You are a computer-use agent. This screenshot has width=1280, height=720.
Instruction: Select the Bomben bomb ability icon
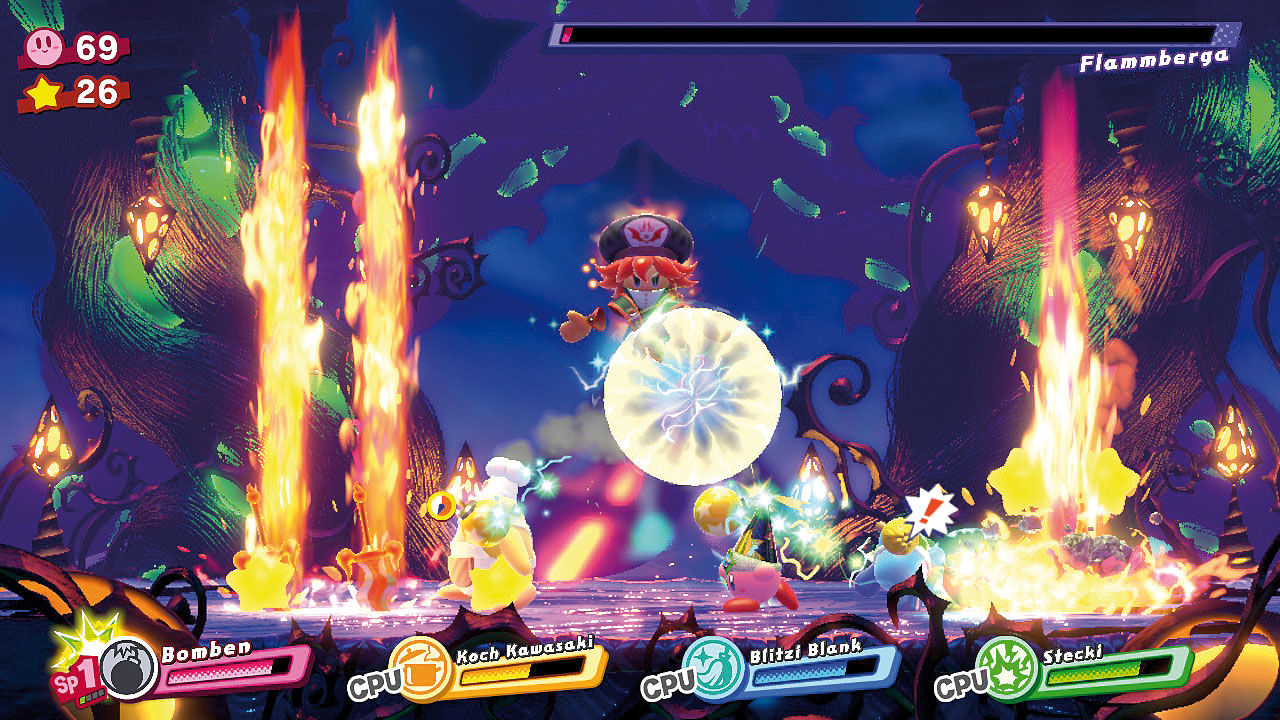tap(129, 669)
